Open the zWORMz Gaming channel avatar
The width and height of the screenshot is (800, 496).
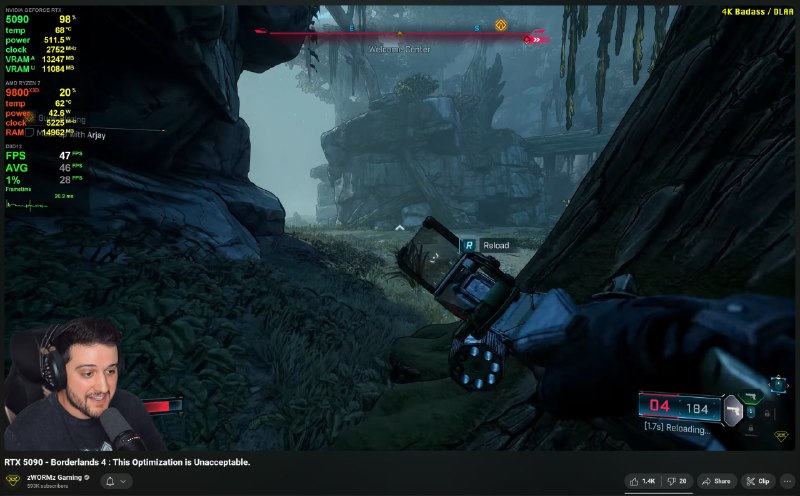tap(12, 481)
